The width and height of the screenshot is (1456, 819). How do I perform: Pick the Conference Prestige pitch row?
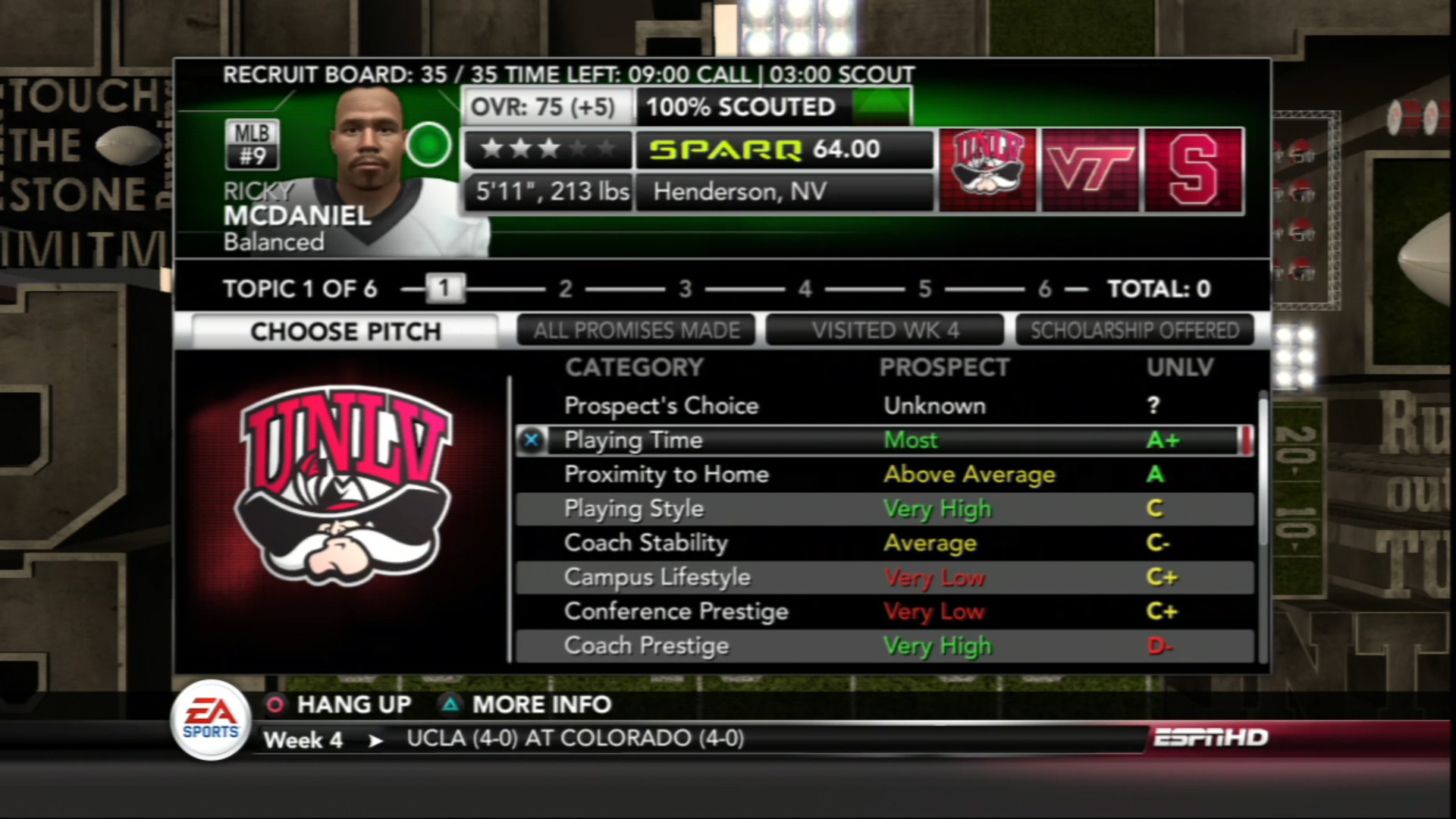[883, 612]
